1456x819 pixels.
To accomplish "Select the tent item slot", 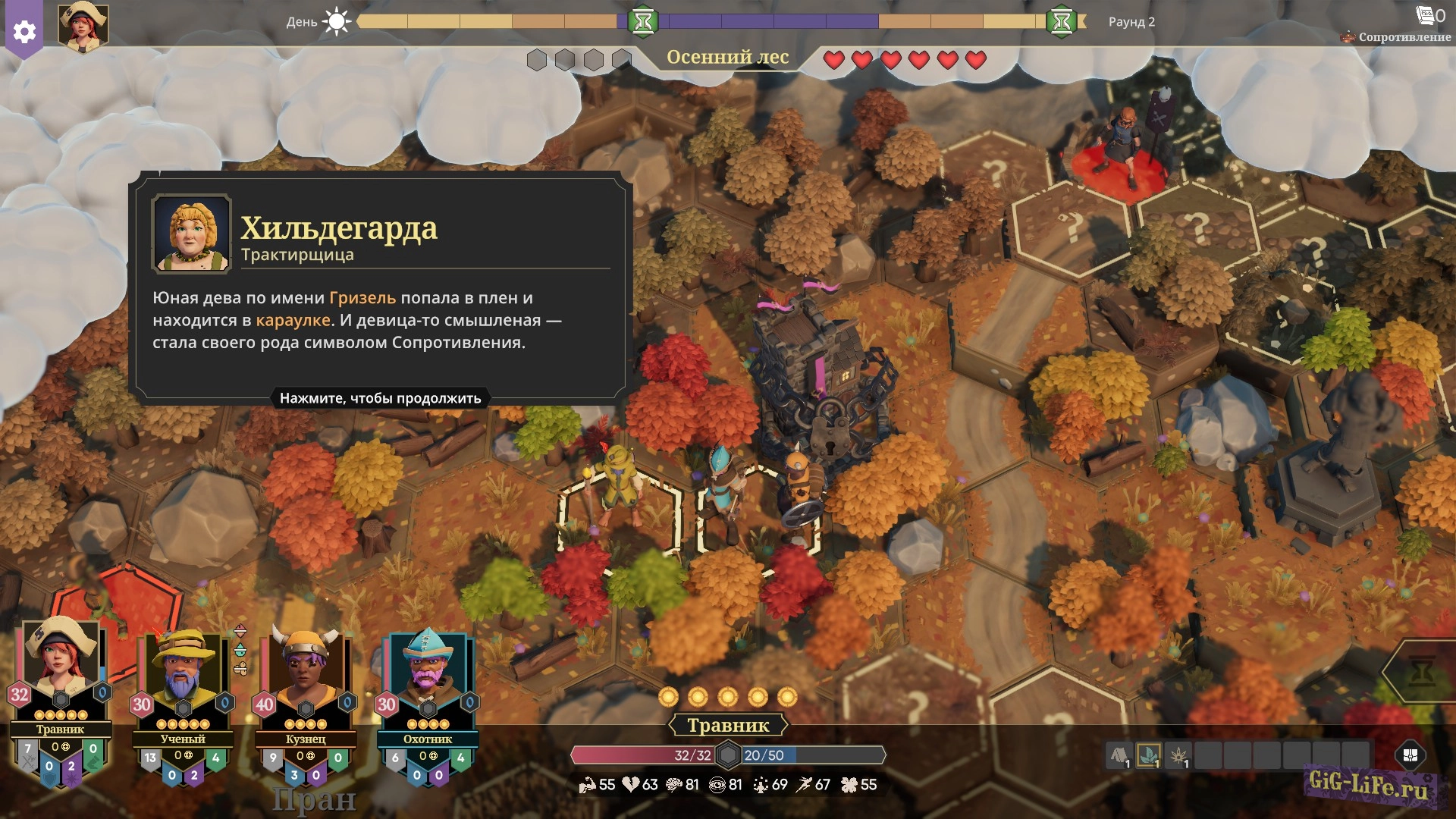I will (1119, 755).
